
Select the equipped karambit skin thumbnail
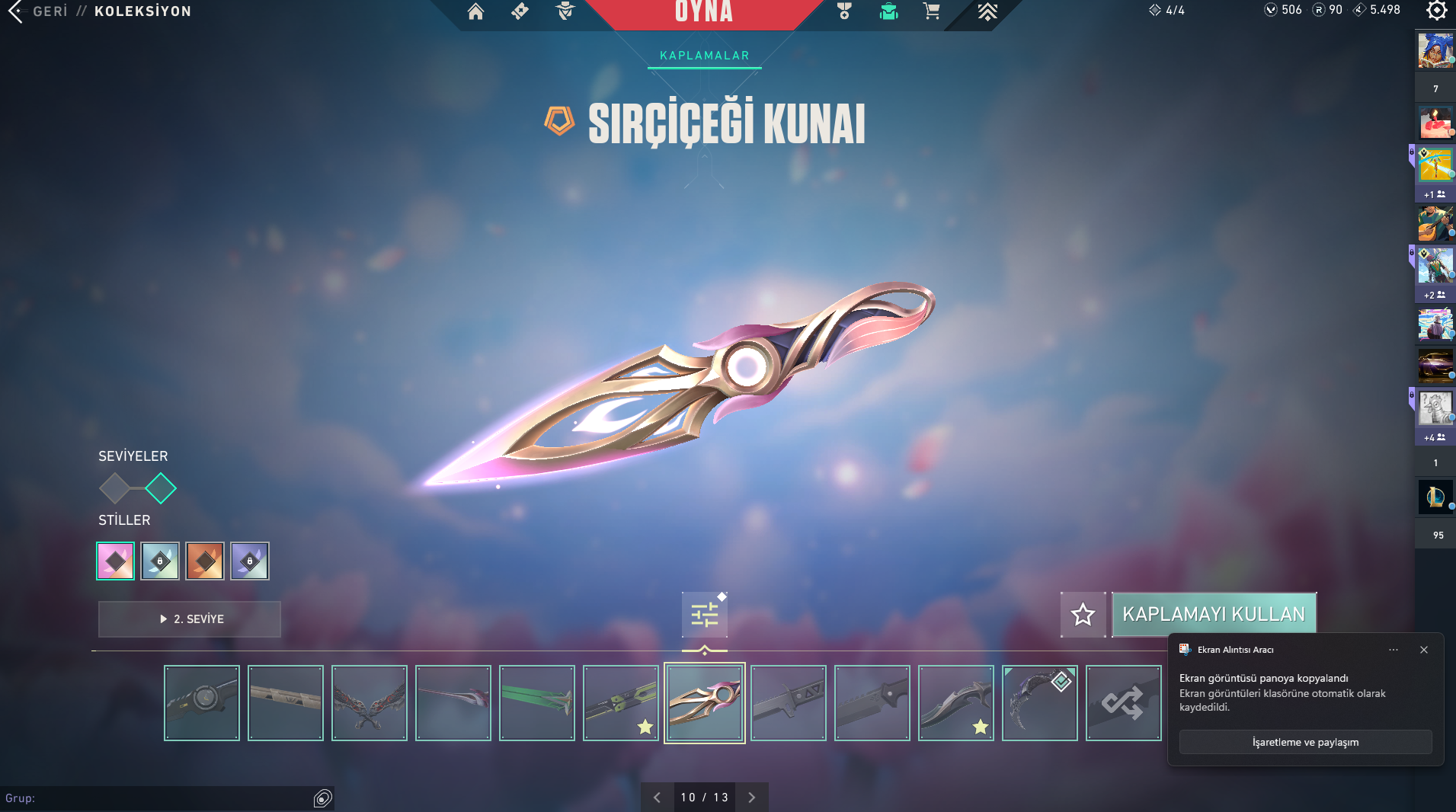(x=1039, y=702)
